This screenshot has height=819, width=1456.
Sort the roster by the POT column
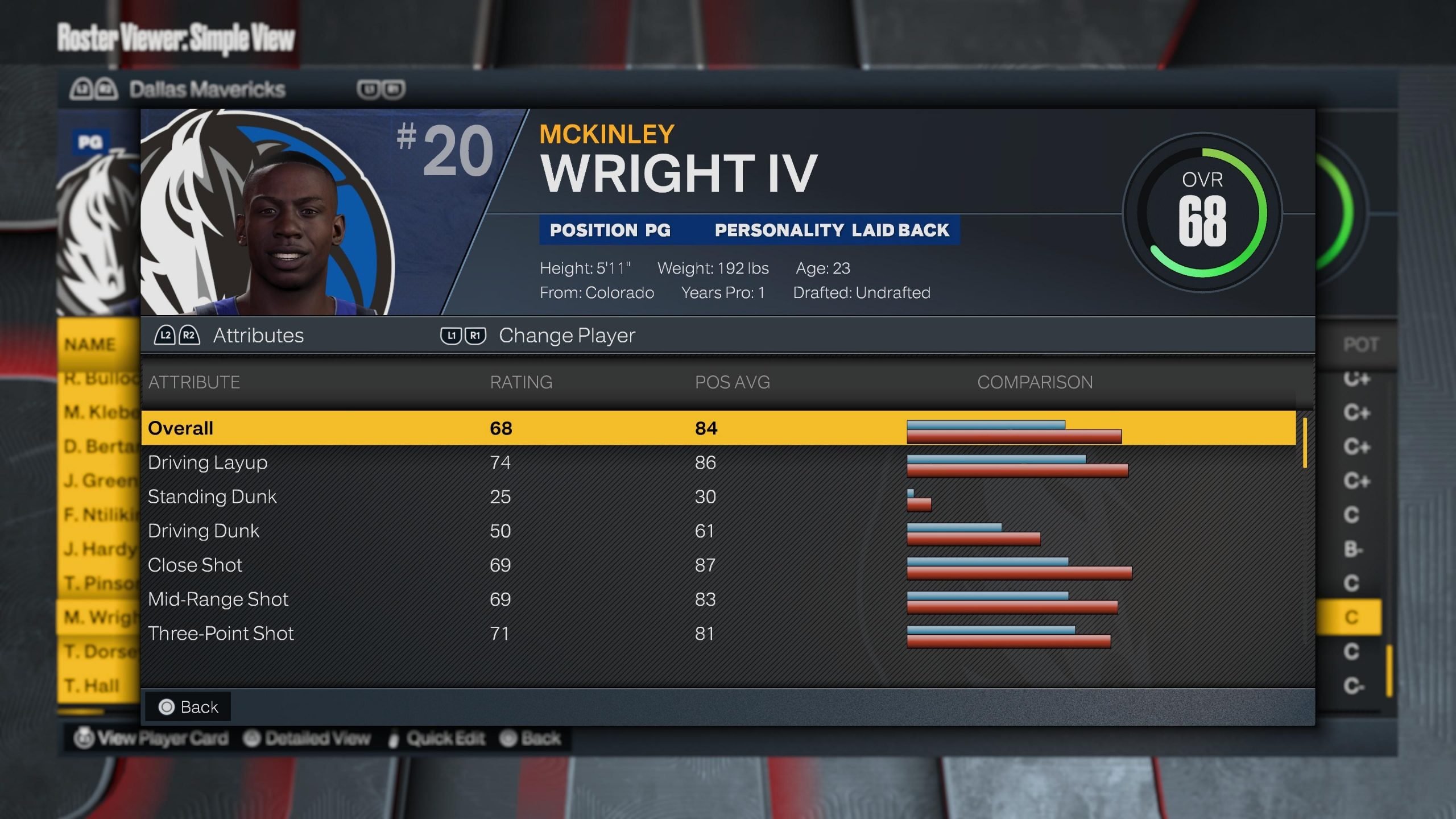click(x=1360, y=344)
